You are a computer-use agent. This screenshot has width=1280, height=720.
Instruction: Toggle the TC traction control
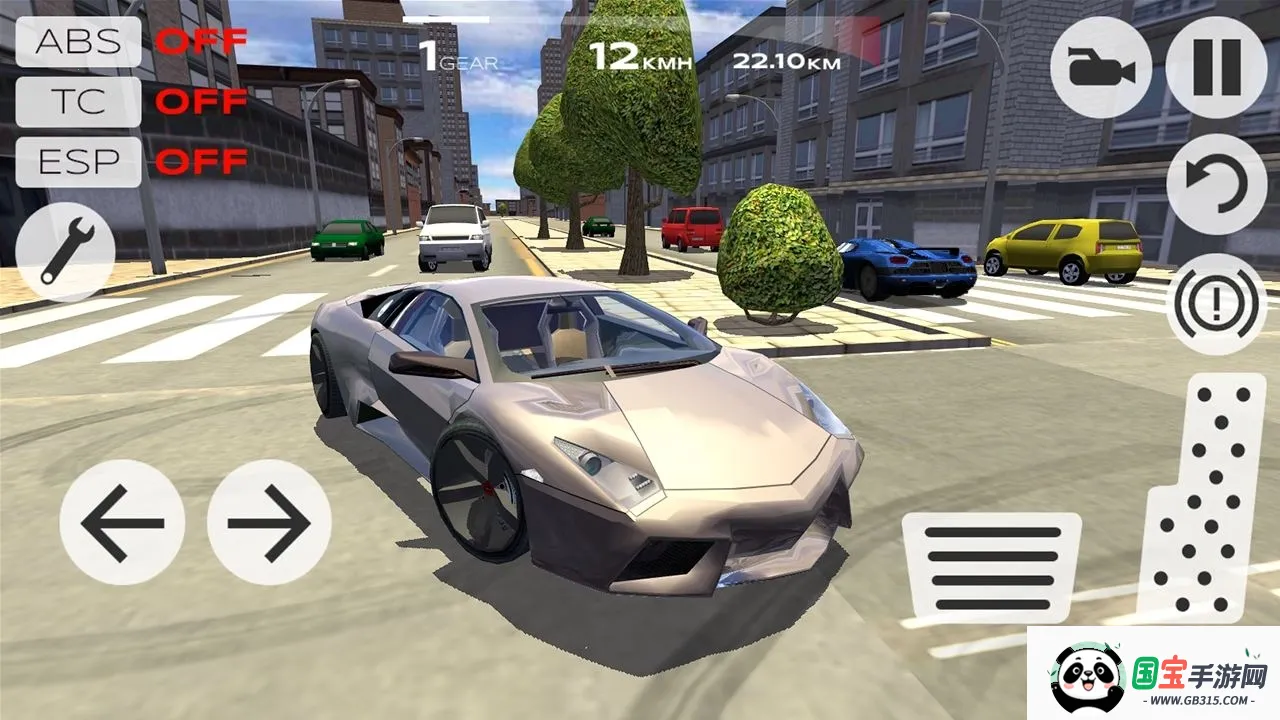pyautogui.click(x=79, y=101)
